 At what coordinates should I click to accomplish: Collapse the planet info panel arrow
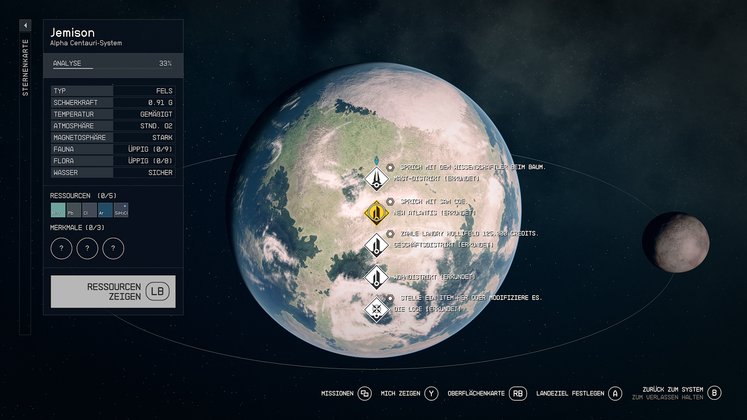pos(25,25)
